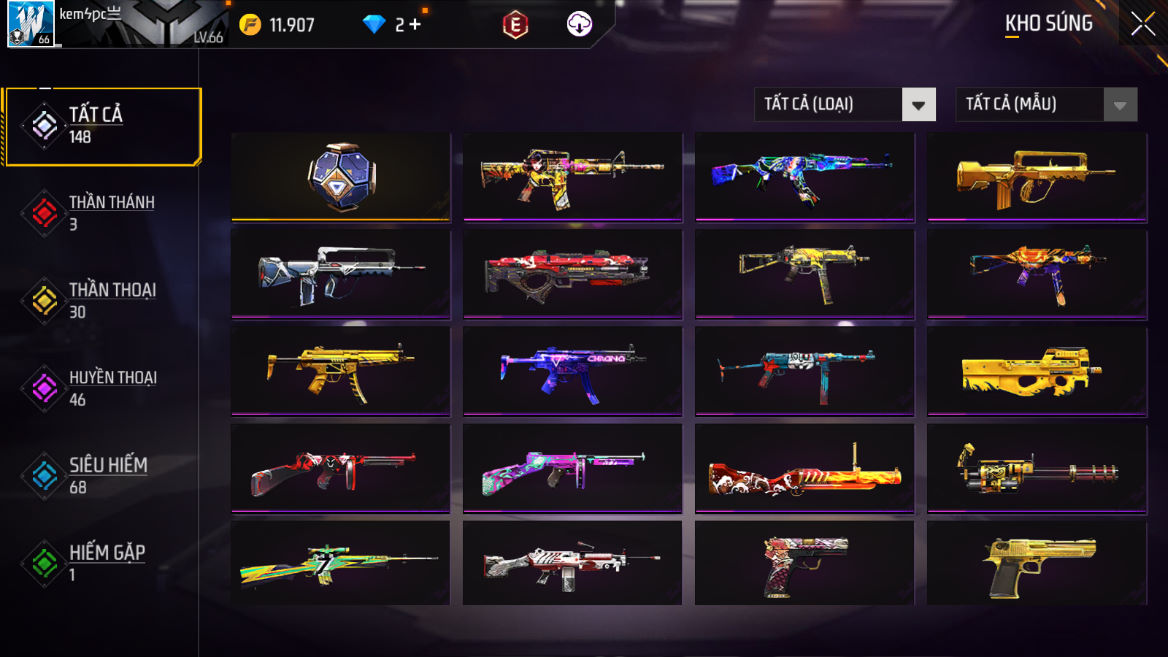Image resolution: width=1168 pixels, height=657 pixels.
Task: Pick the green and yellow sniper rifle skin
Action: point(340,563)
